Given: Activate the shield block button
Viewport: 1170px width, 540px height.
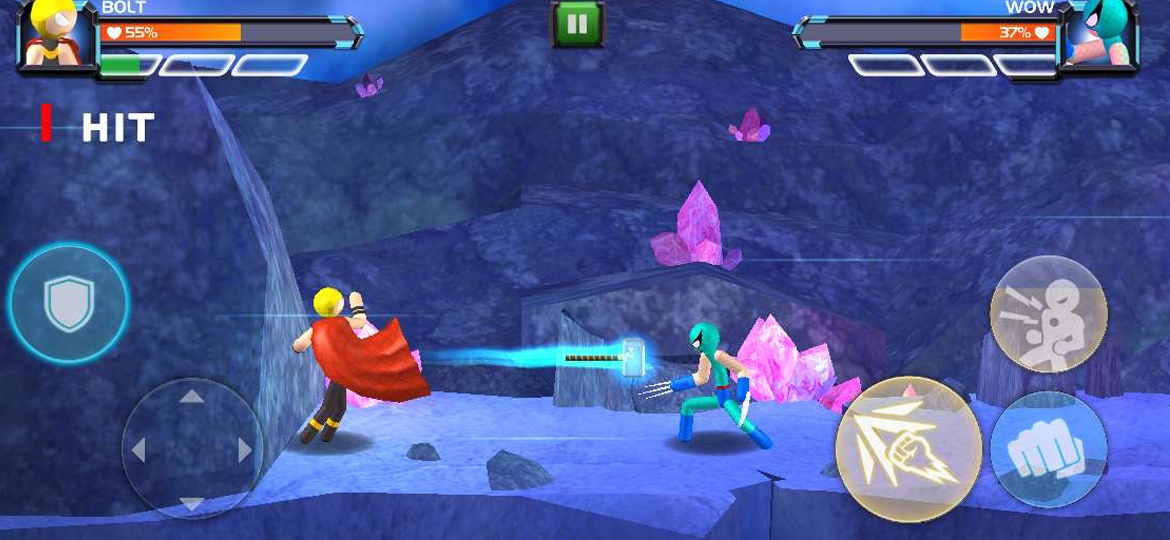Looking at the screenshot, I should click(x=68, y=300).
